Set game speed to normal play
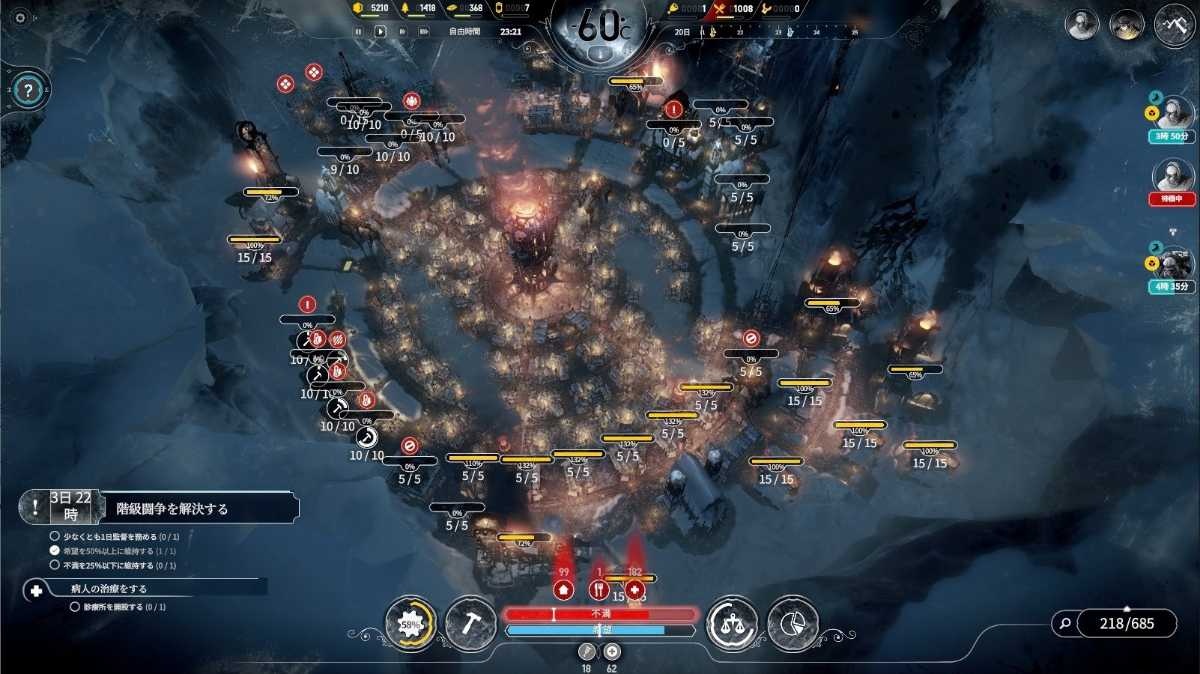The image size is (1200, 674). click(380, 31)
